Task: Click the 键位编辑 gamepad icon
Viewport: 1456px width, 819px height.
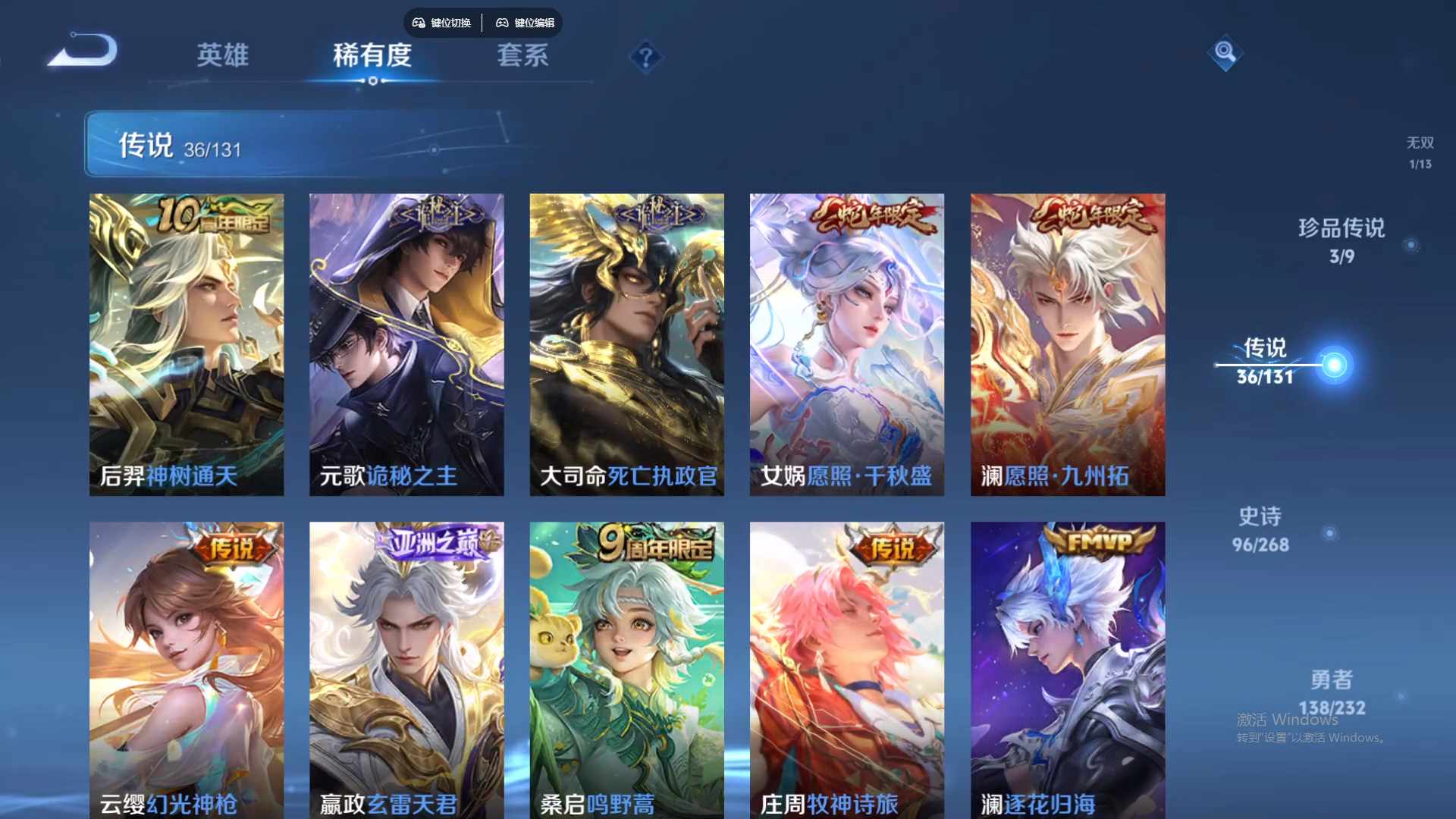Action: click(502, 23)
